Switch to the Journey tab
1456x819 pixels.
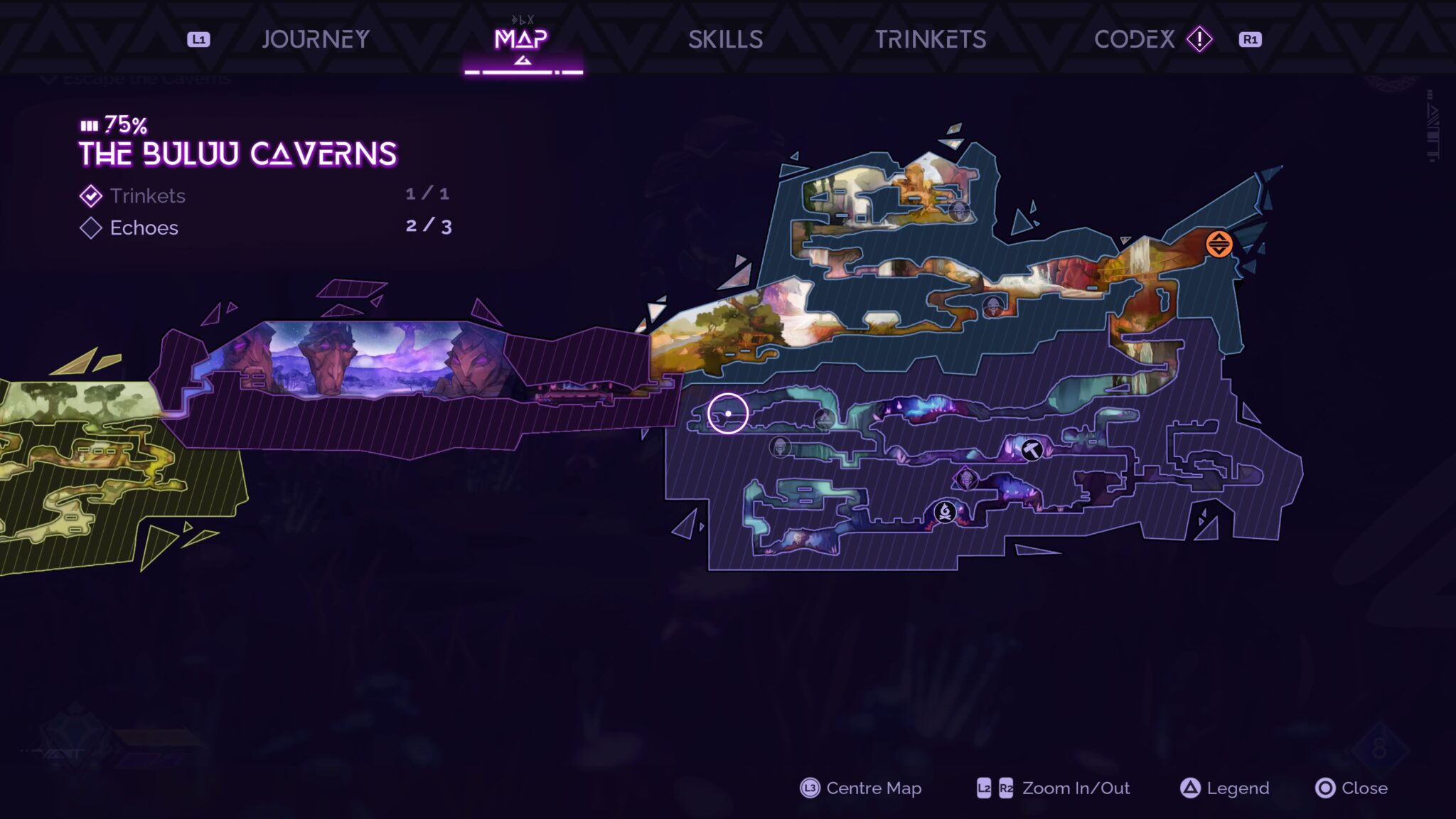(316, 39)
